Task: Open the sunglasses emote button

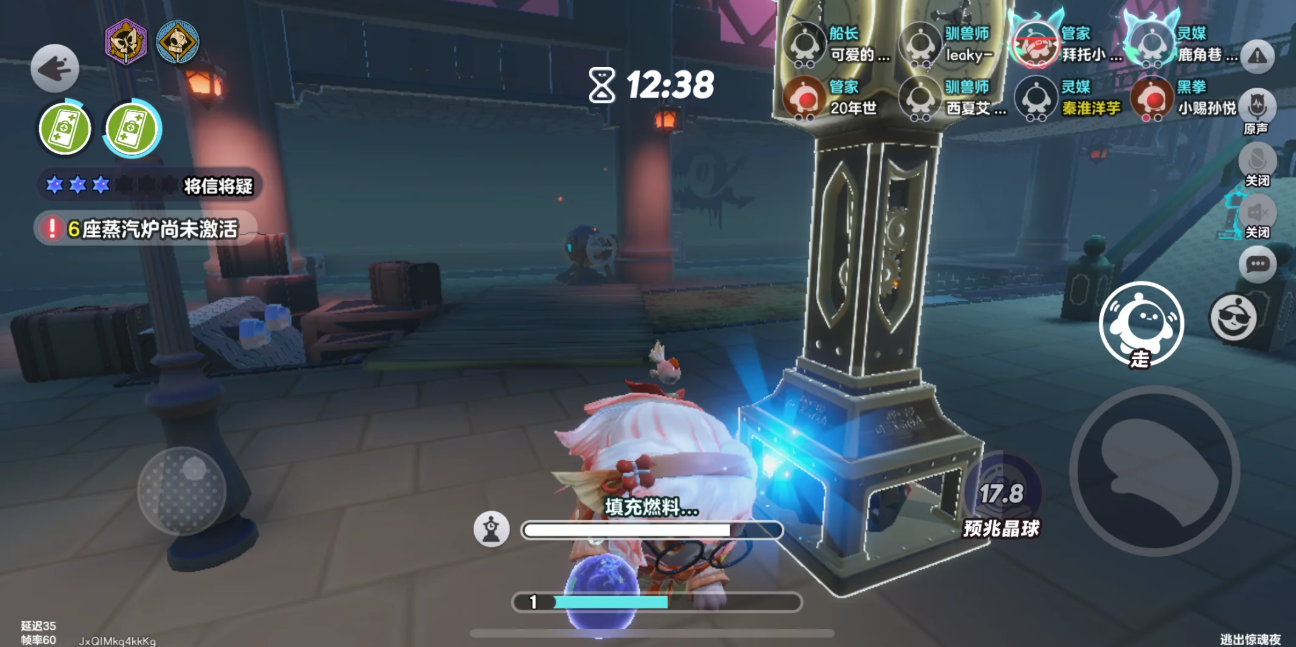Action: tap(1232, 318)
